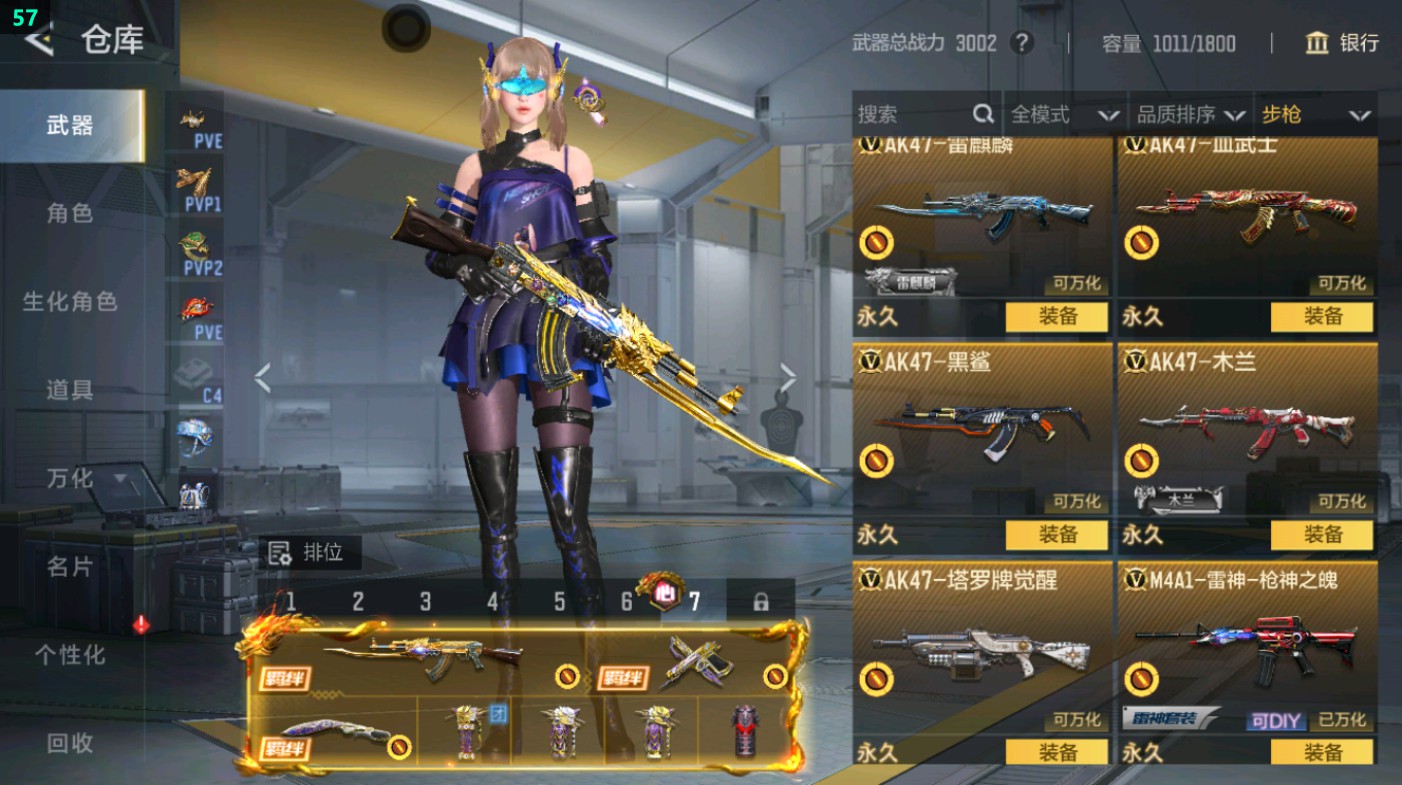Equip the M4A1-雷神-枪神之魄 rifle
Screen dimensions: 1402x785
tap(1322, 752)
